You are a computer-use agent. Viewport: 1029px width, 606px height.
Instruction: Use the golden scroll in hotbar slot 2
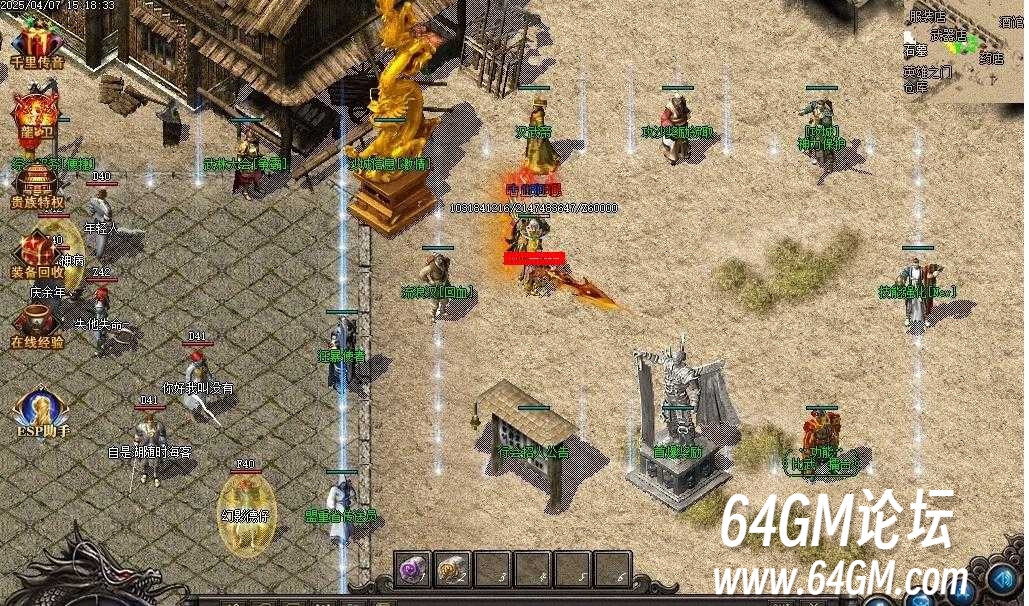coord(452,569)
